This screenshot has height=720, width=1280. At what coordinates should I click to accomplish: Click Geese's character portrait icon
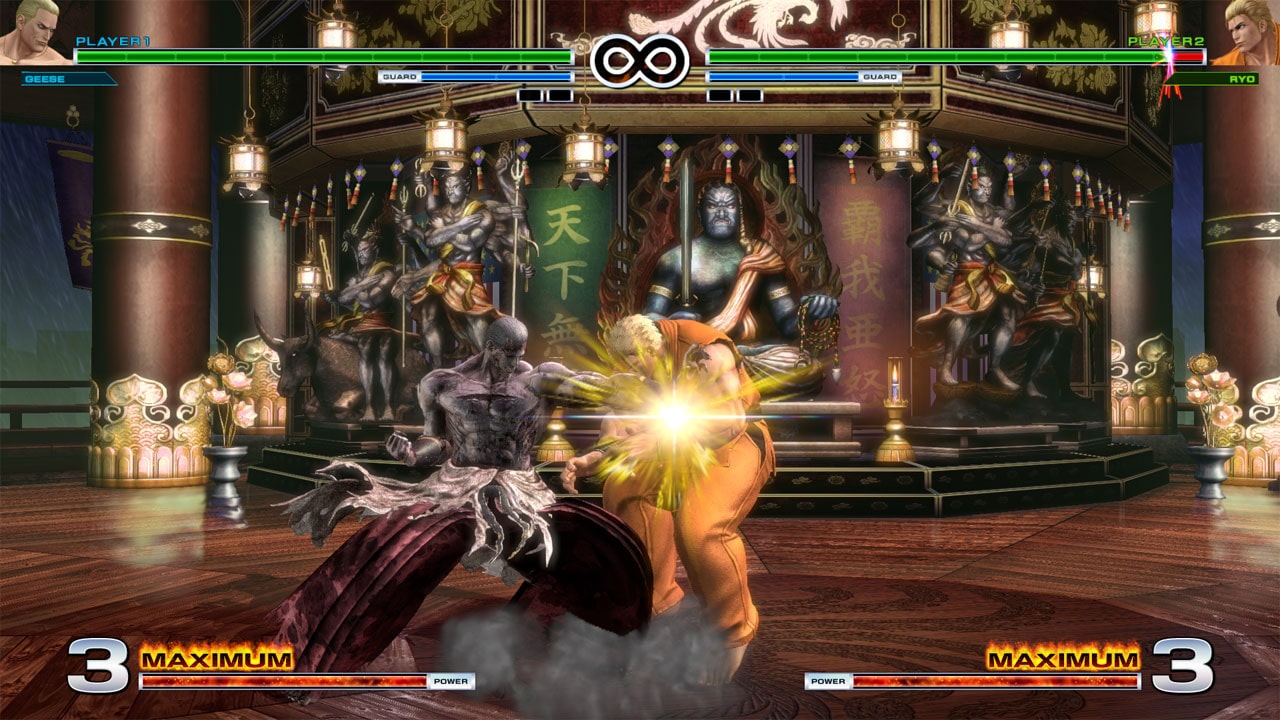coord(30,30)
